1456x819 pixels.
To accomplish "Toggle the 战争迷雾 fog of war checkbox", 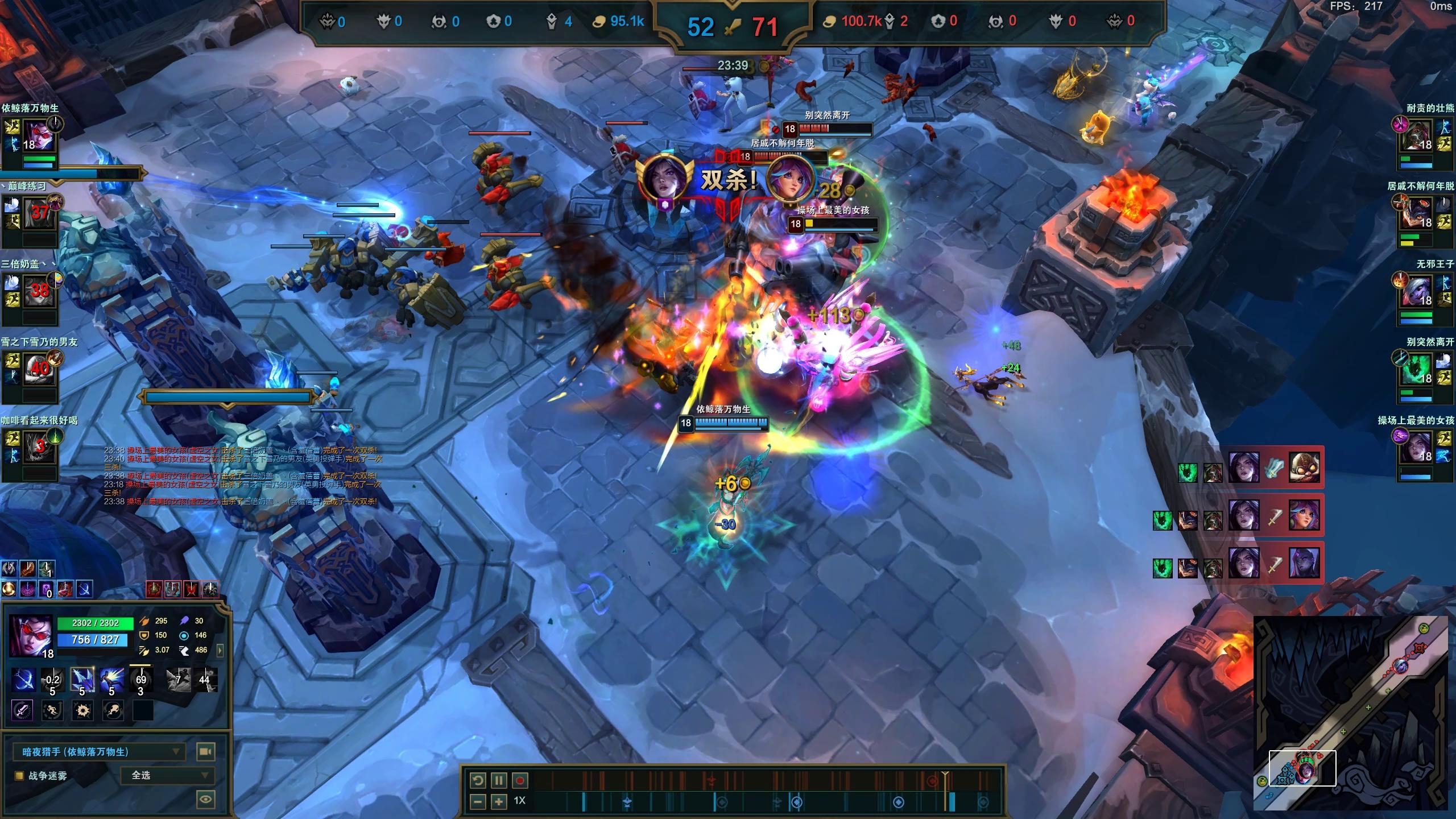I will (19, 775).
